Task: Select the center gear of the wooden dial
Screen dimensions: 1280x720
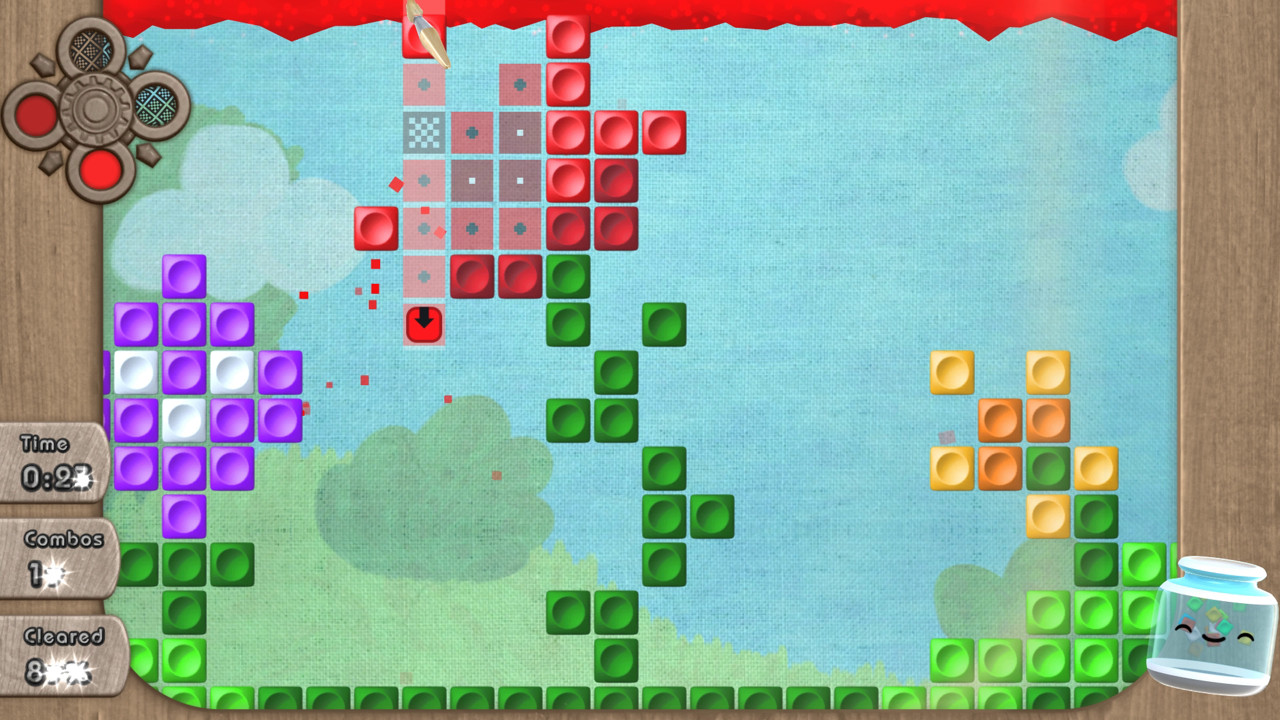Action: [95, 105]
